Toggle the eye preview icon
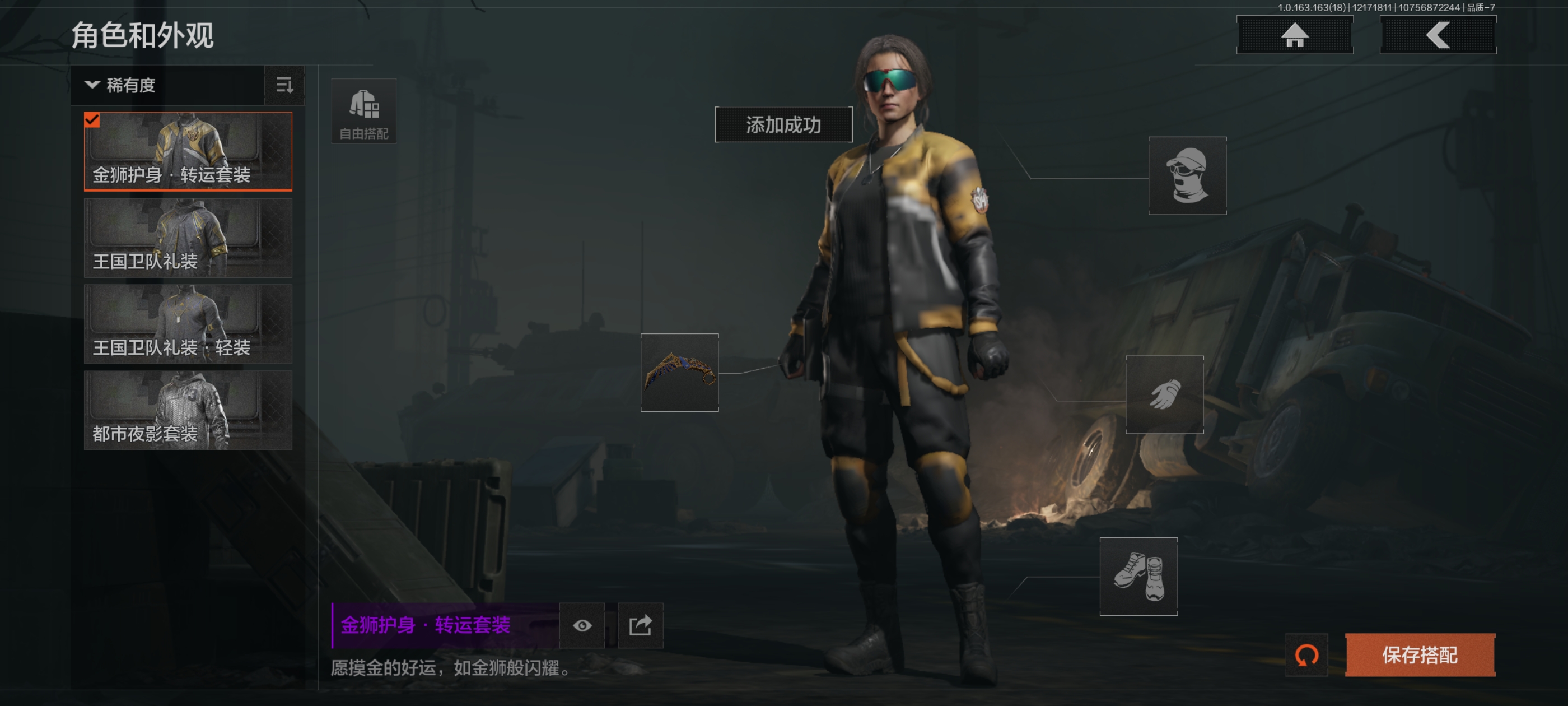 click(x=582, y=625)
